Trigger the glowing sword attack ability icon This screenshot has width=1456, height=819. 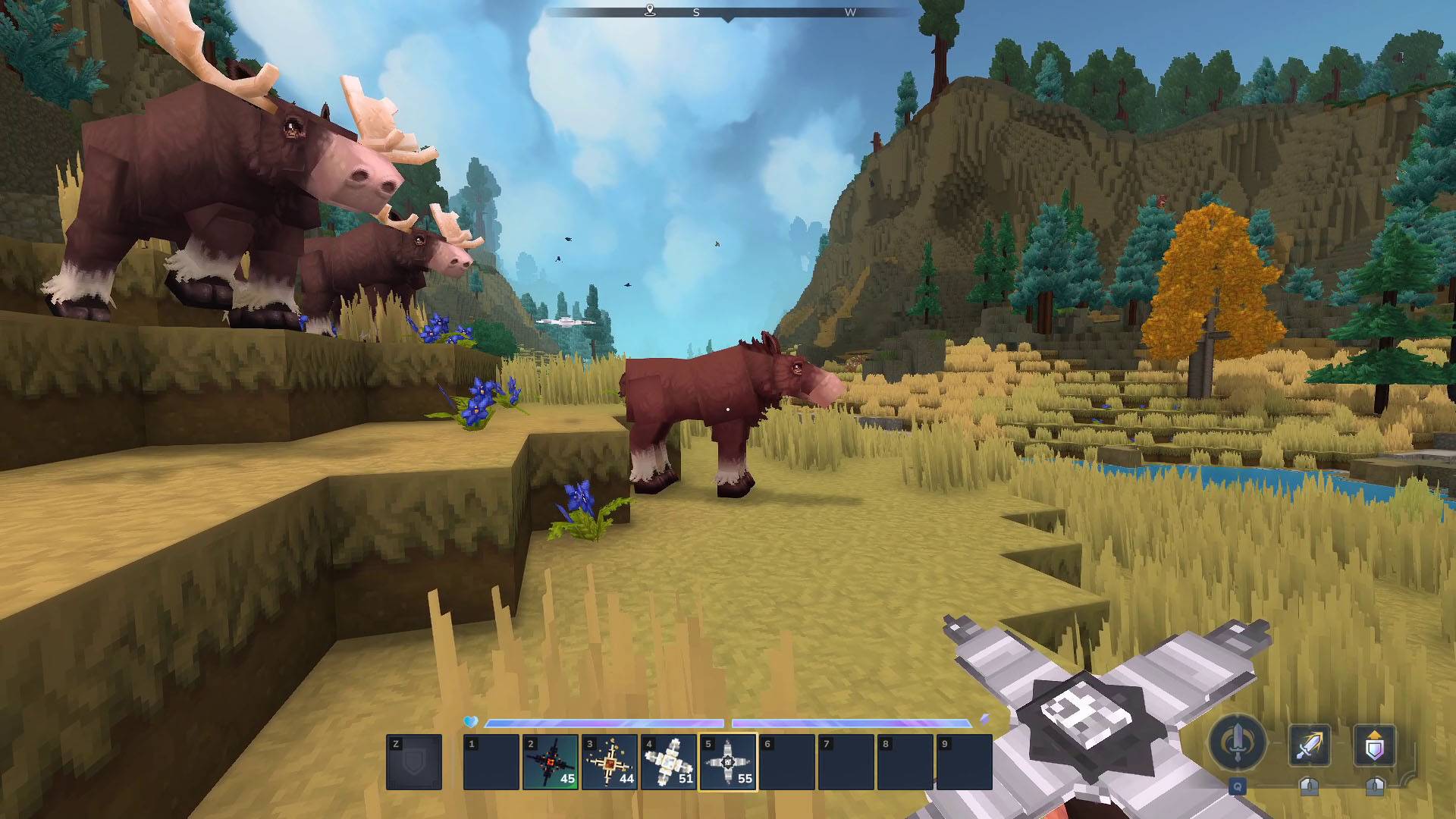click(1310, 745)
